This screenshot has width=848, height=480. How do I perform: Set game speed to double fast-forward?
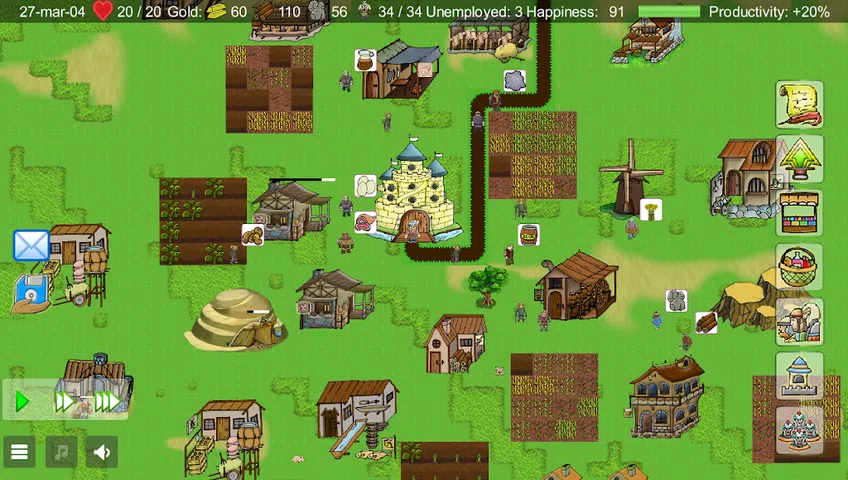(x=64, y=402)
